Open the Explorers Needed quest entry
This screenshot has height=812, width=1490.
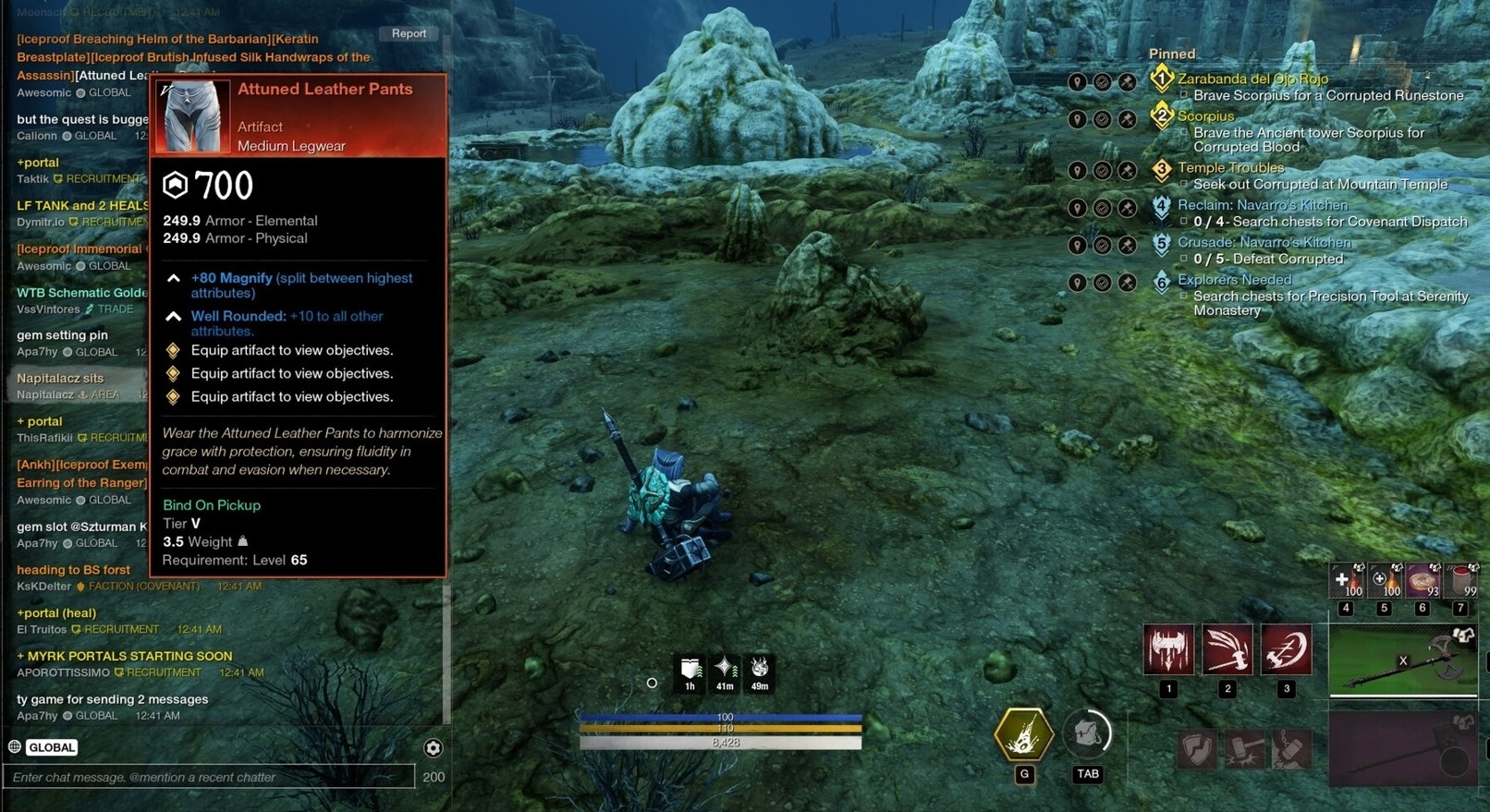coord(1234,280)
